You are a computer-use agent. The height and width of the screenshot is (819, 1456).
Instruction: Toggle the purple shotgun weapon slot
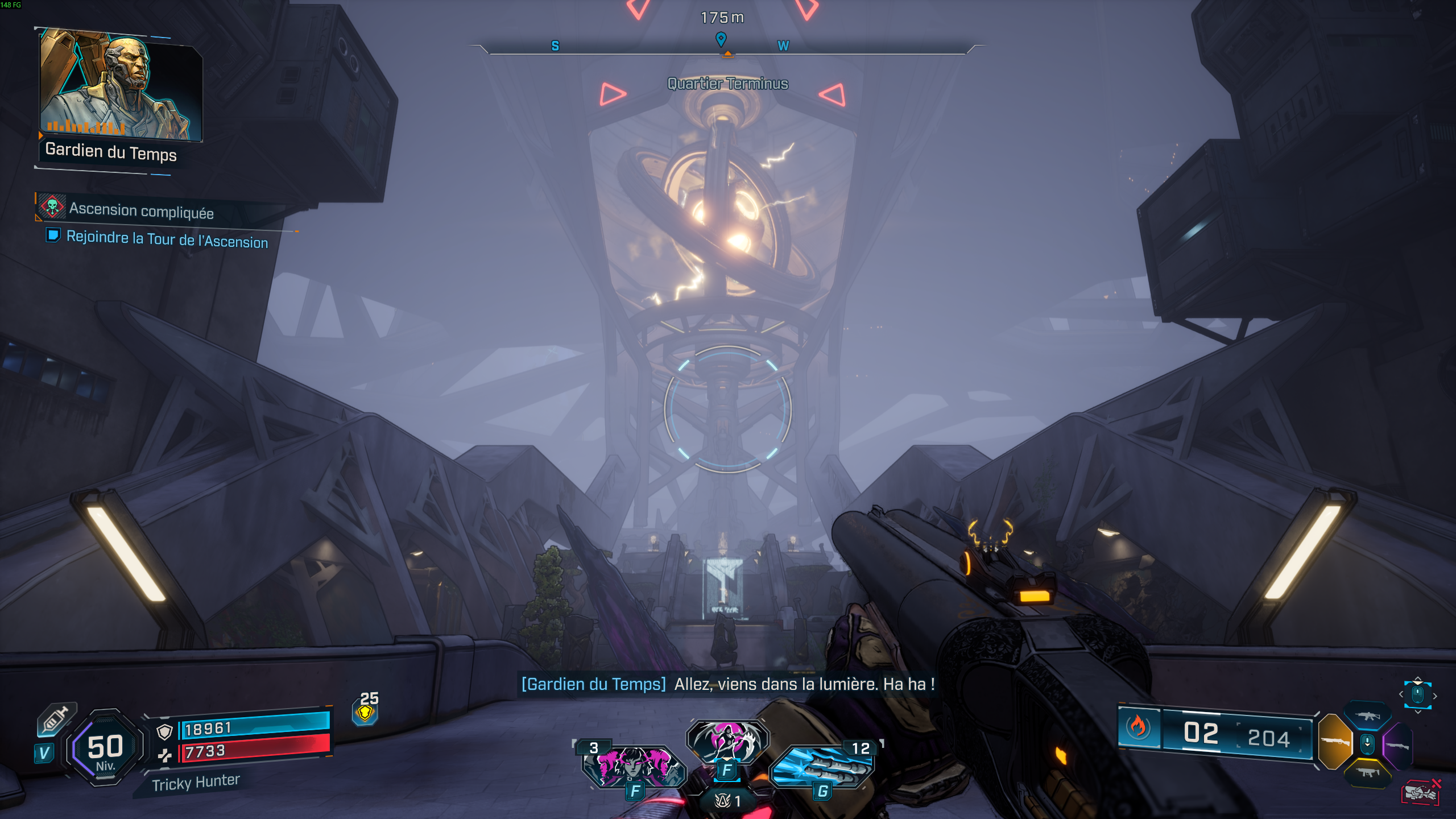(x=1397, y=746)
